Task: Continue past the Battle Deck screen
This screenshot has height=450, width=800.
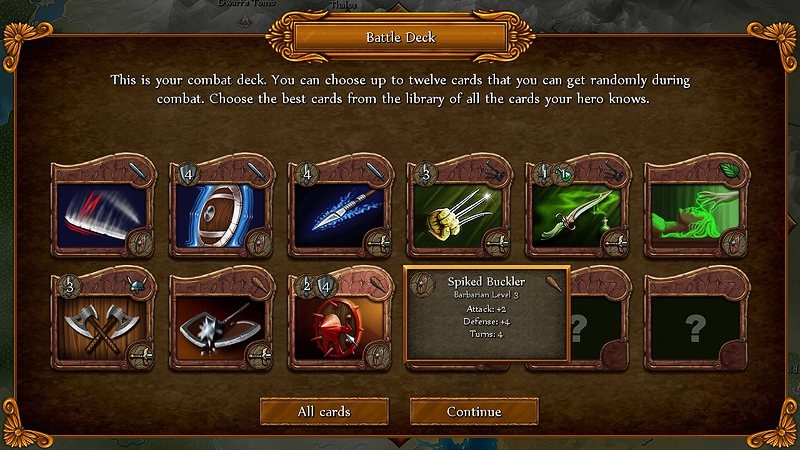Action: pos(474,411)
